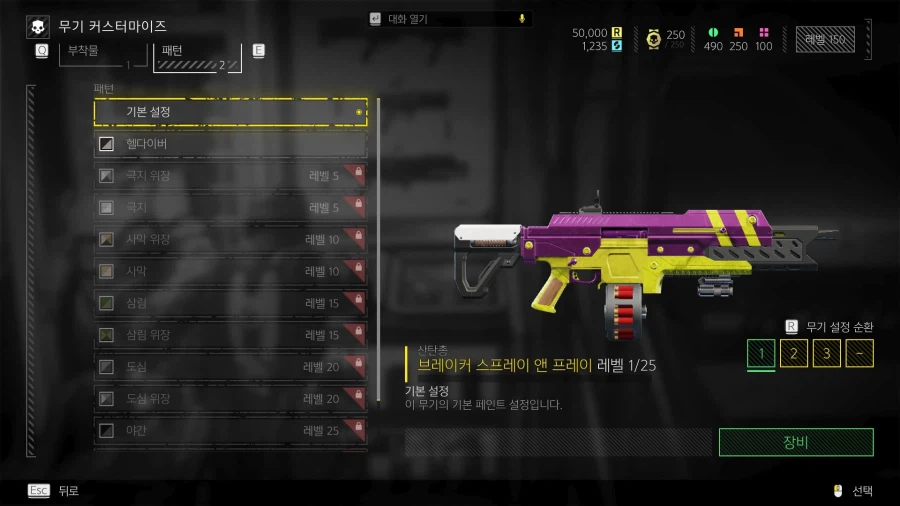
Task: Select the 삼림 위장 pattern
Action: [230, 335]
